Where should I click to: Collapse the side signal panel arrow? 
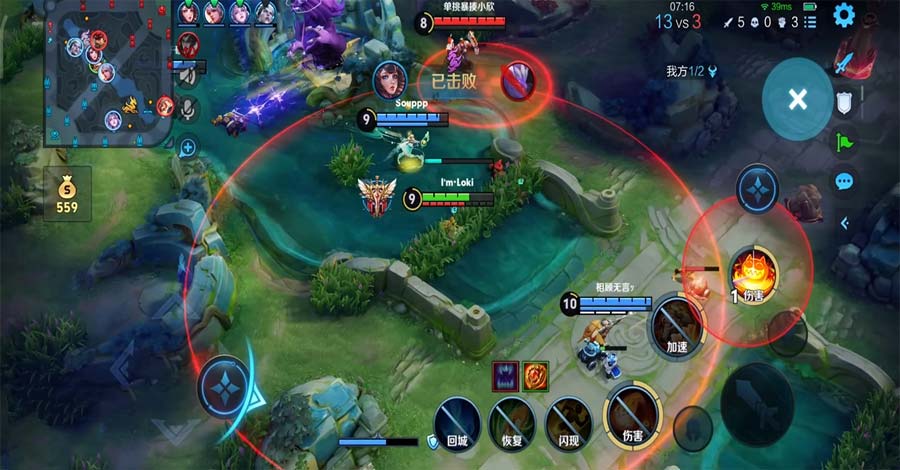click(844, 223)
